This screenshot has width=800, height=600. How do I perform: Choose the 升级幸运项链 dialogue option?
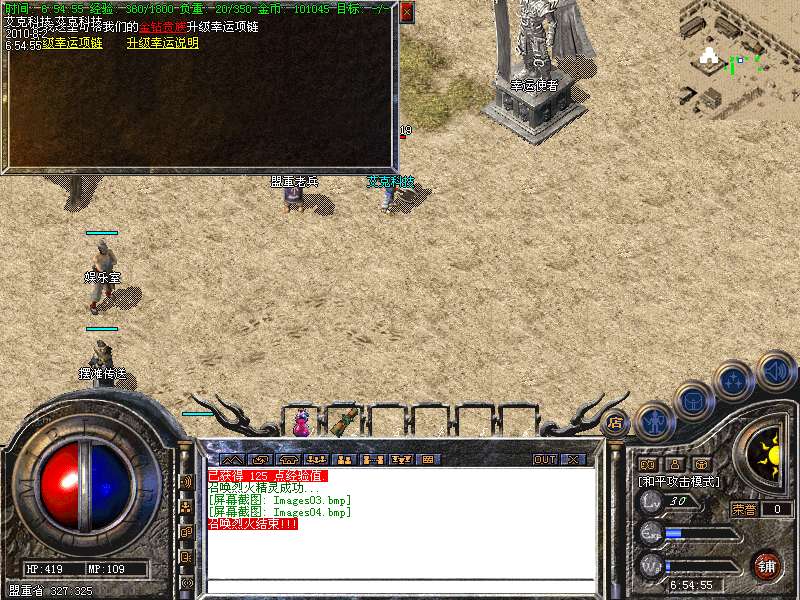point(72,44)
